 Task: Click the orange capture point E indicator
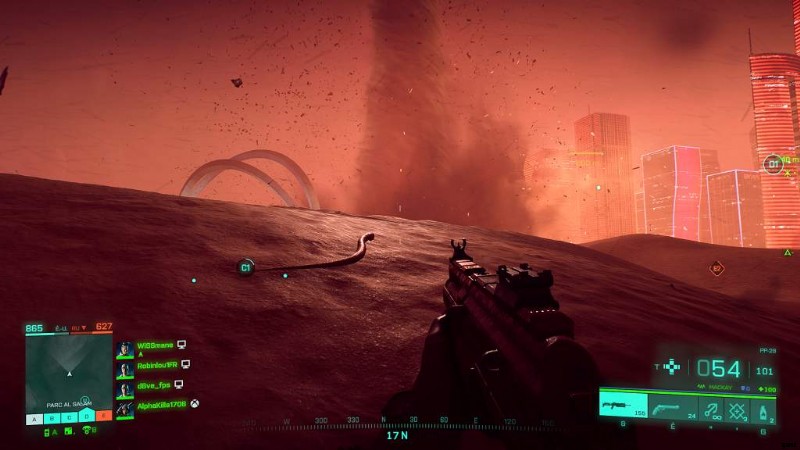tap(103, 417)
